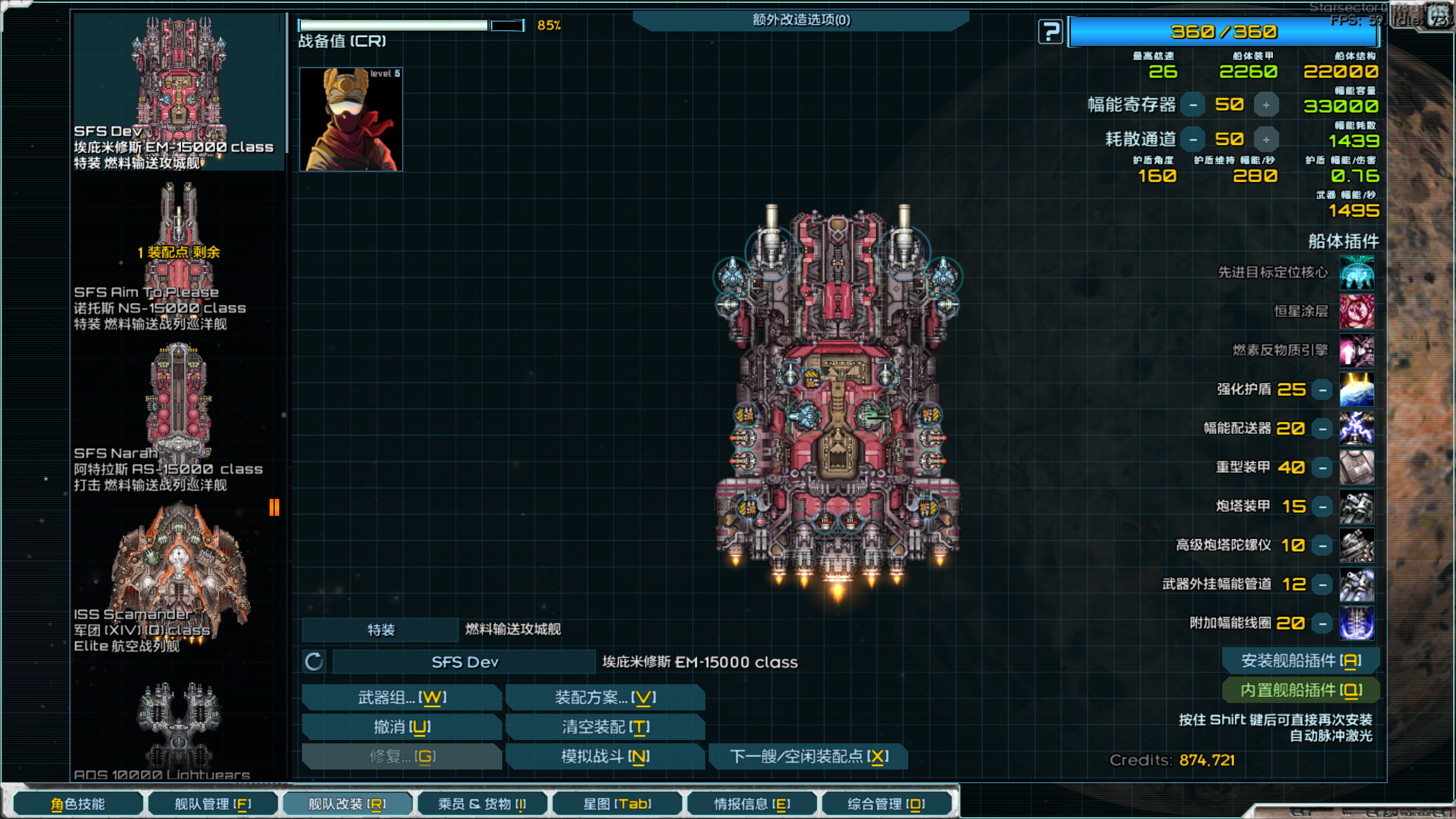Image resolution: width=1456 pixels, height=819 pixels.
Task: Go to next ship via 下一艘/空闲装配点
Action: 808,756
